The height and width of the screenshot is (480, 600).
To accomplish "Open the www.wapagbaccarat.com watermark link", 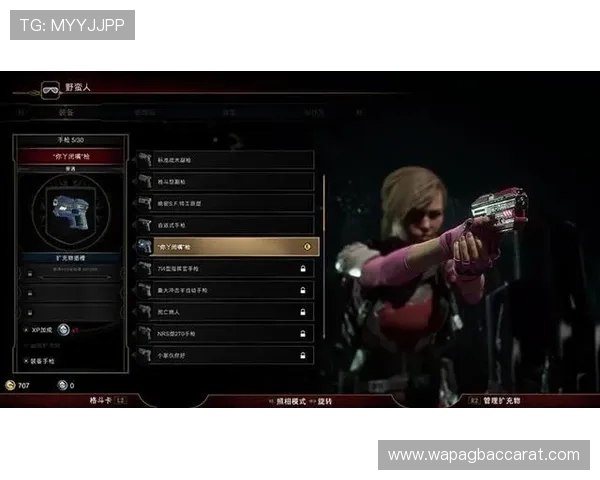I will point(483,455).
